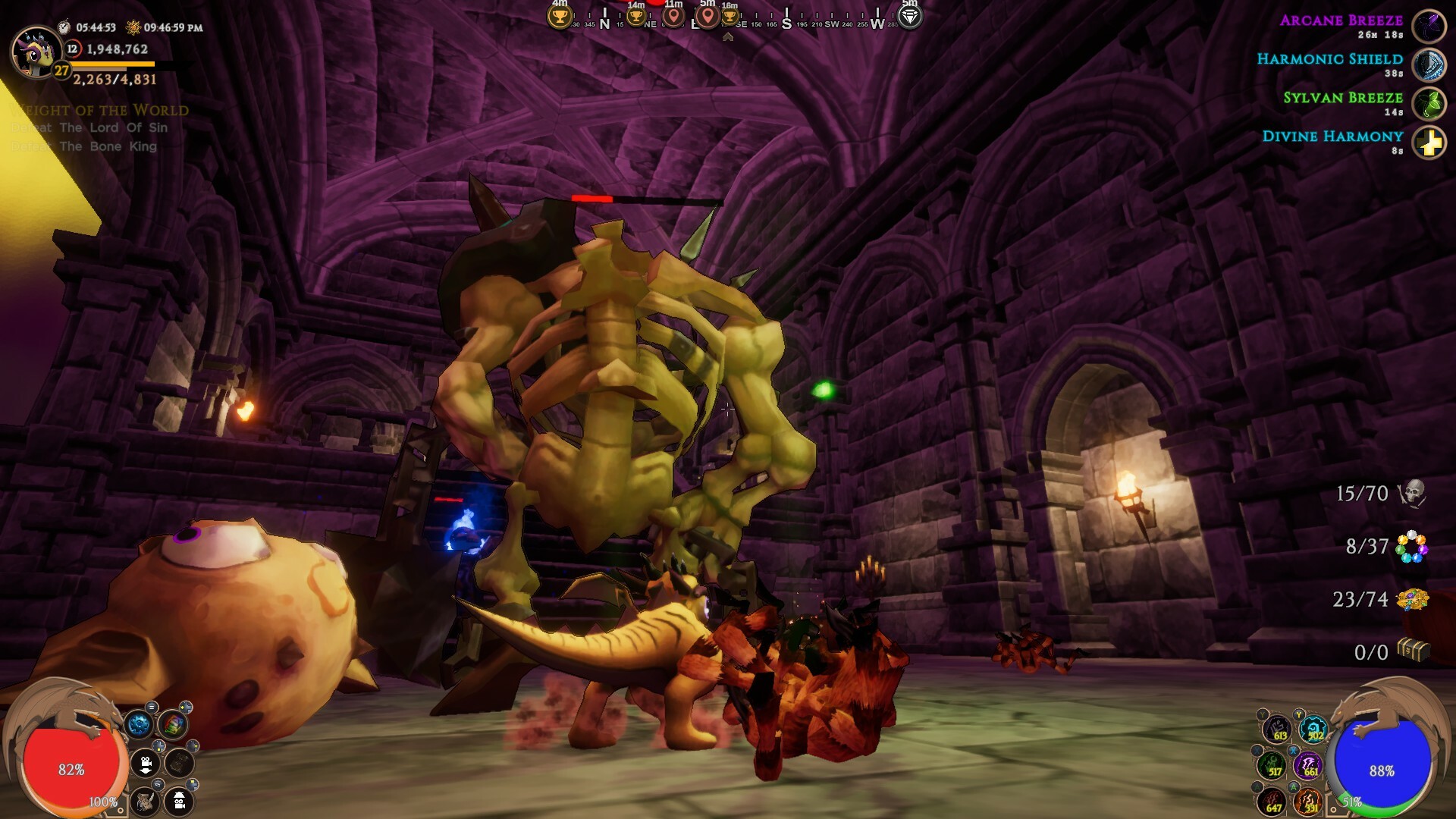The width and height of the screenshot is (1456, 819).
Task: Select the pet companion scroll icon
Action: click(x=146, y=802)
